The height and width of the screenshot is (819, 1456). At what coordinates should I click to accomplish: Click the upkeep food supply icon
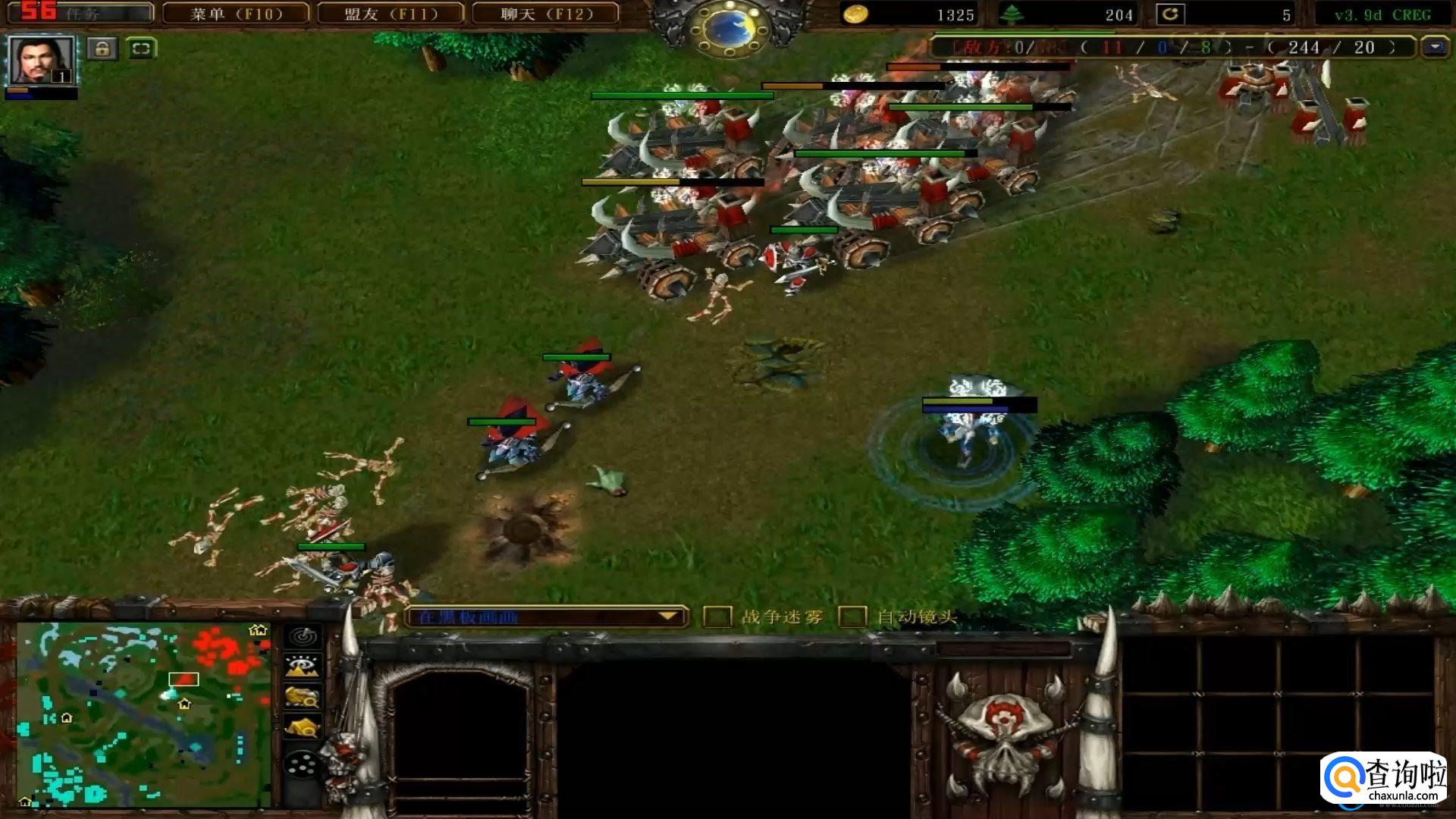pos(1170,14)
